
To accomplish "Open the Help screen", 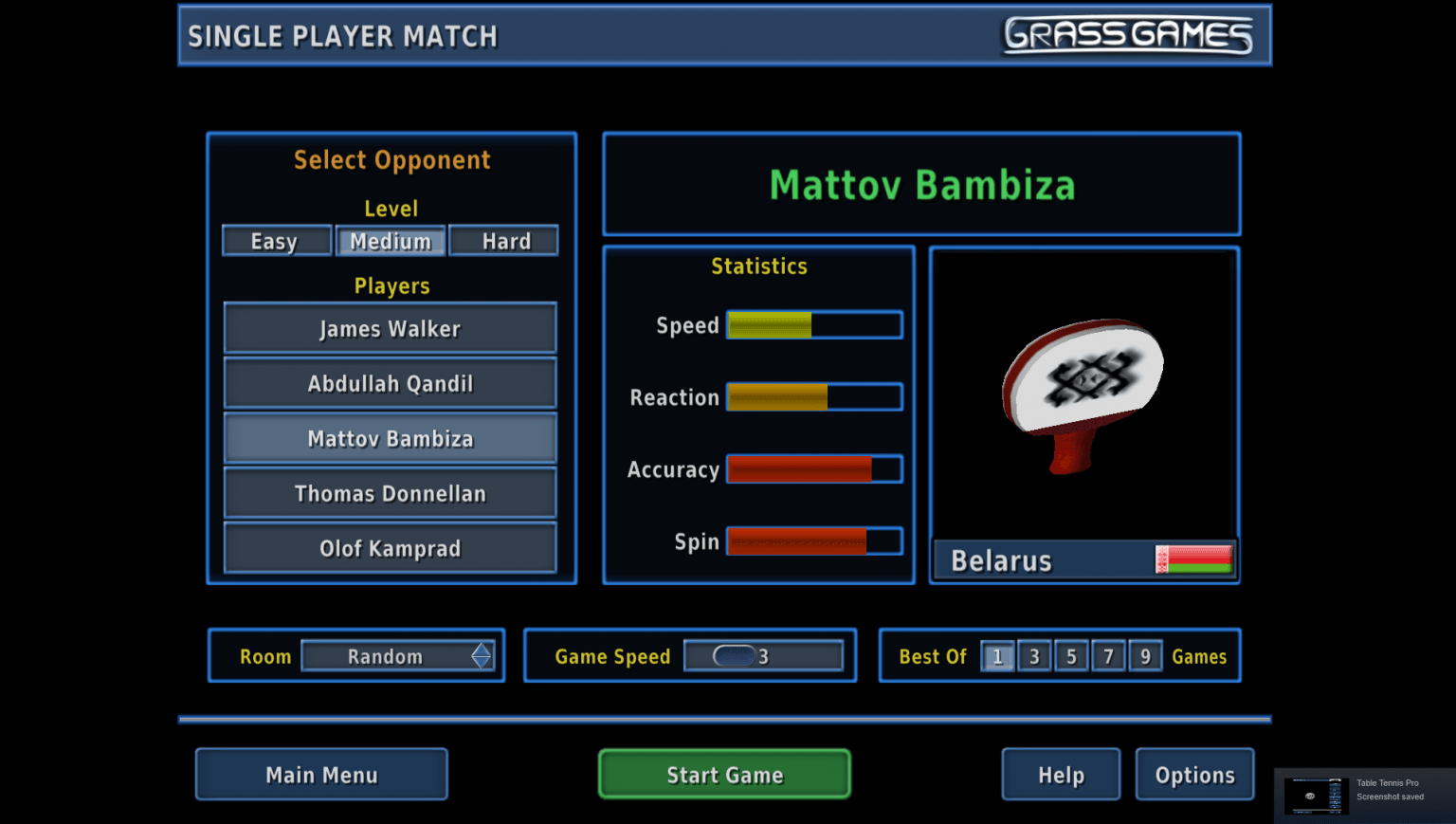I will 1061,774.
